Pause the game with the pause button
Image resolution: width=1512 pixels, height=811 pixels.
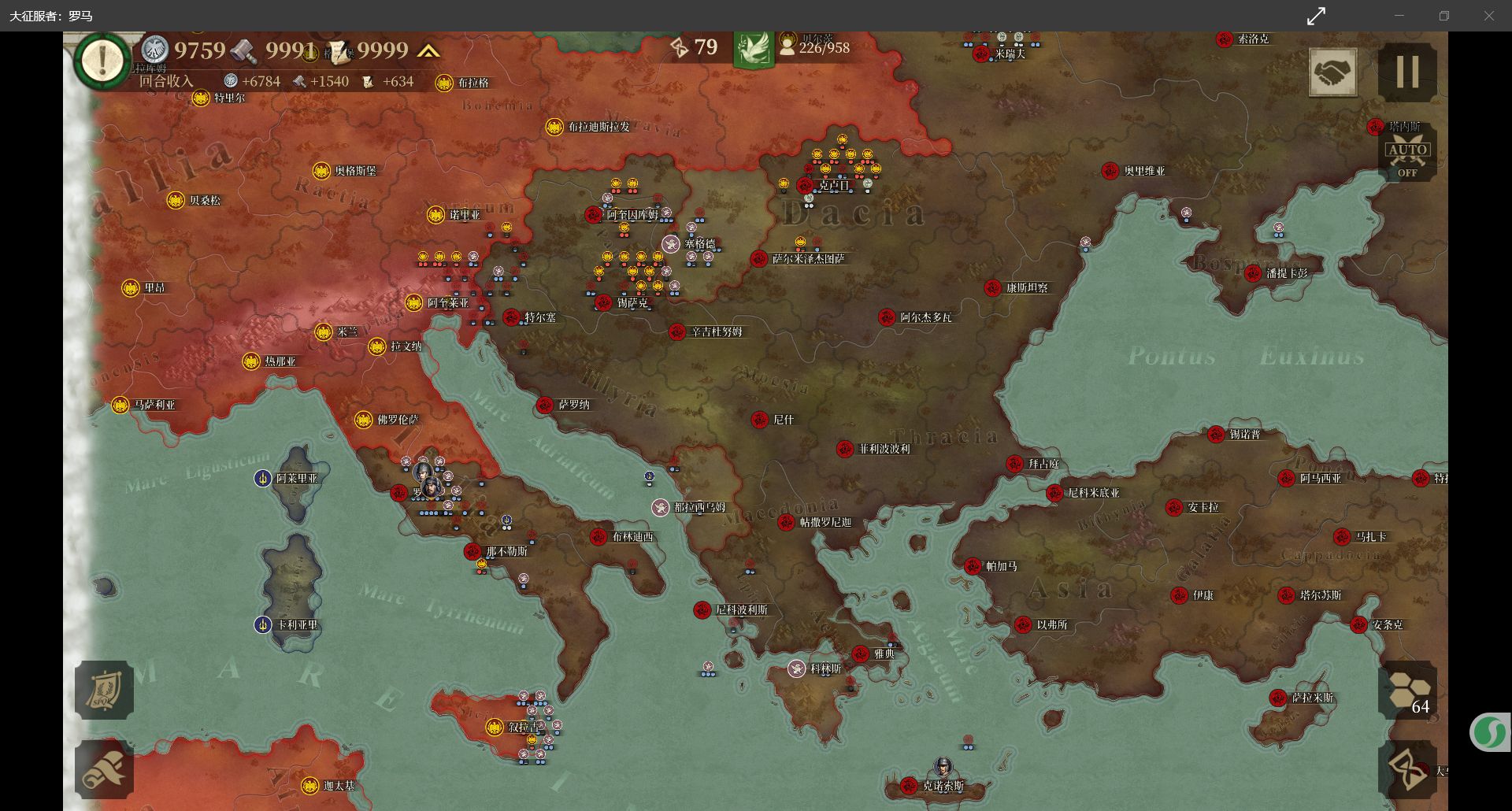coord(1407,72)
